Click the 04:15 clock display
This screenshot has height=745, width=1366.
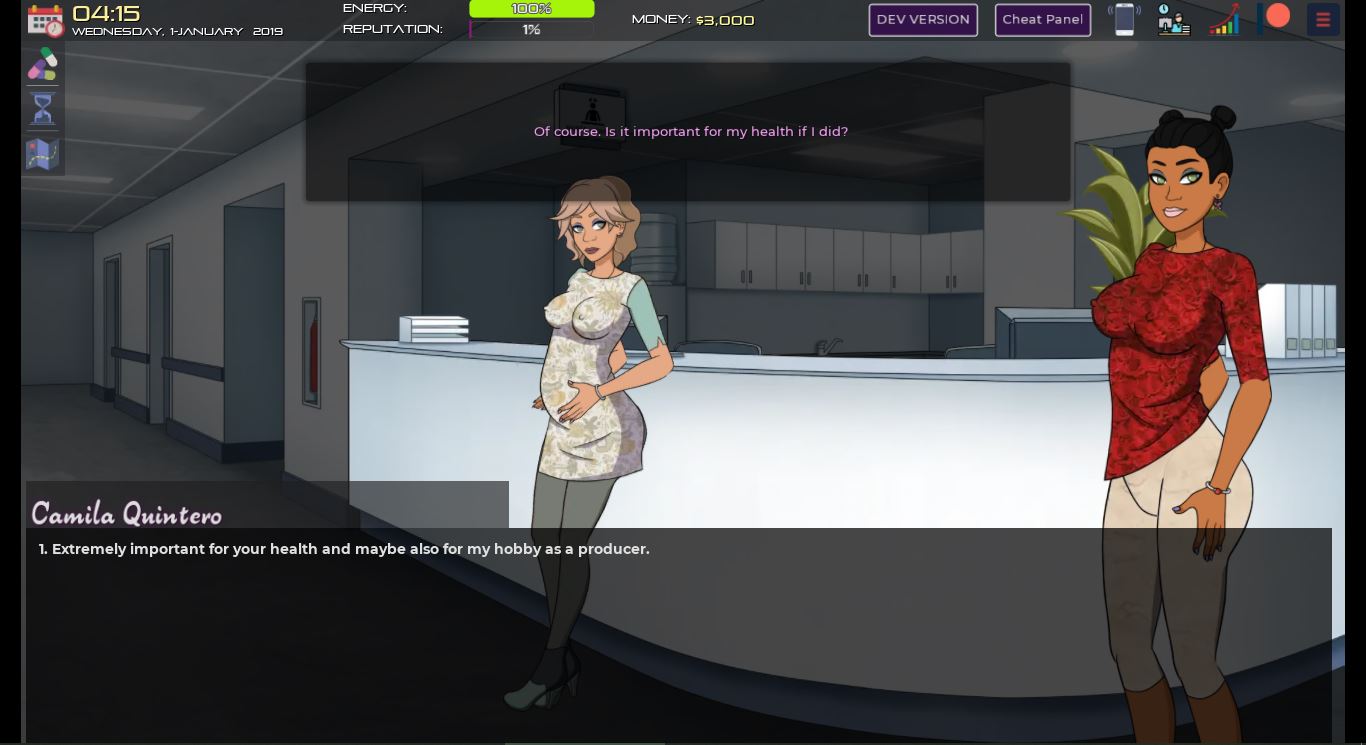pos(106,13)
